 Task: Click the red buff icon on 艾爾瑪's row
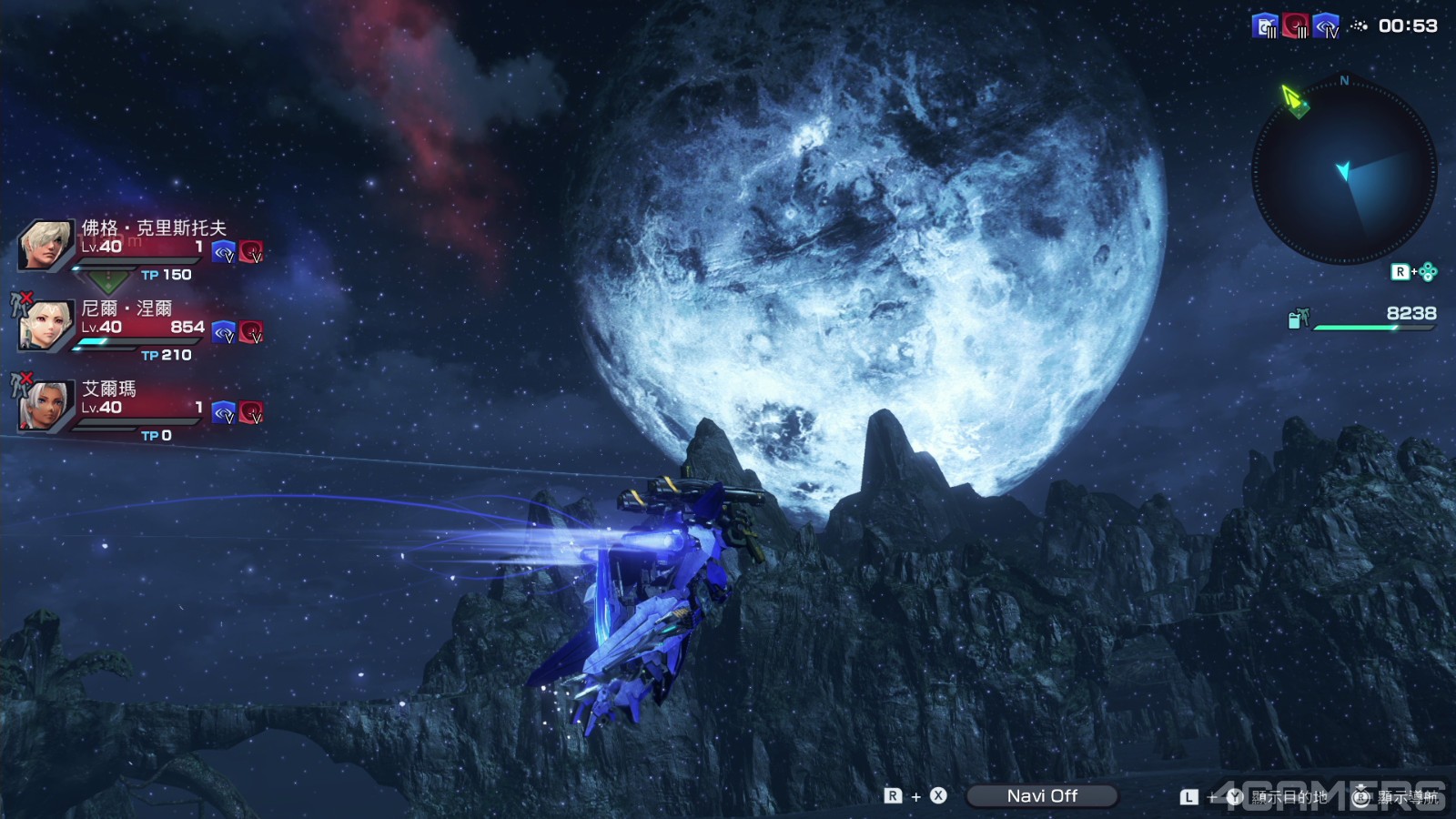click(251, 413)
